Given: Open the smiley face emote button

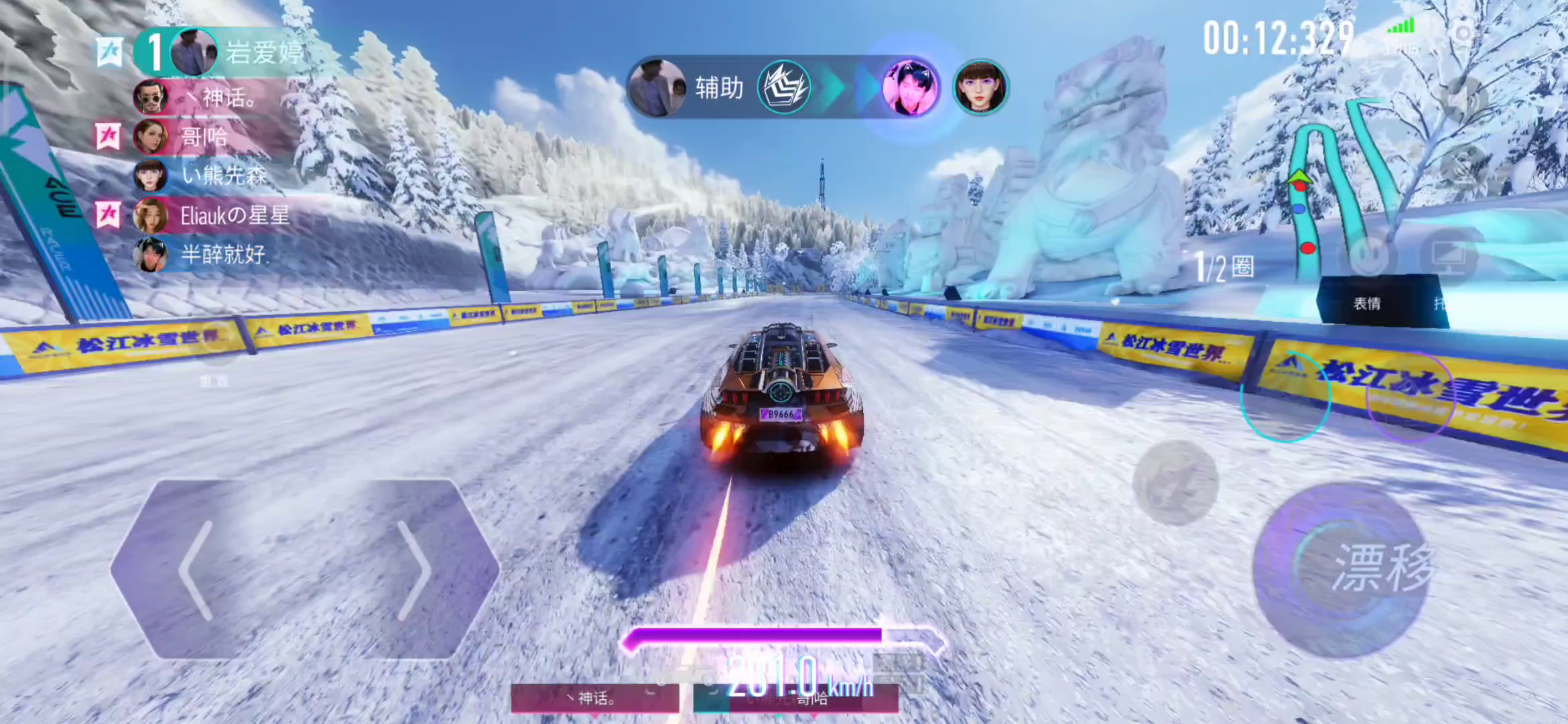Looking at the screenshot, I should 1368,256.
